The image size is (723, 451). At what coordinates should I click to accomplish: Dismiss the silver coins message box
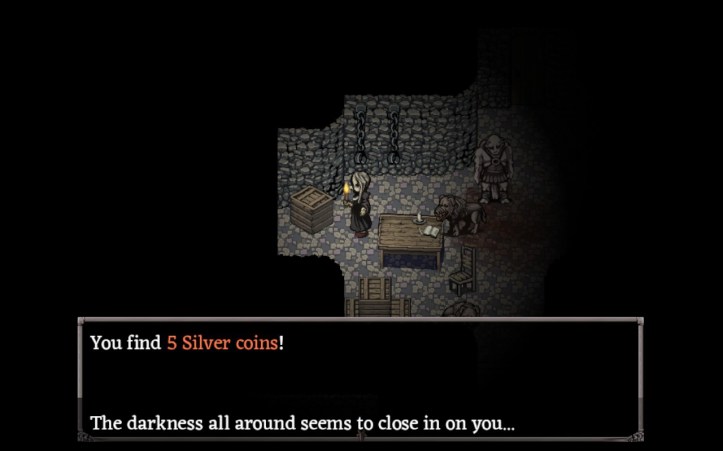tap(360, 381)
